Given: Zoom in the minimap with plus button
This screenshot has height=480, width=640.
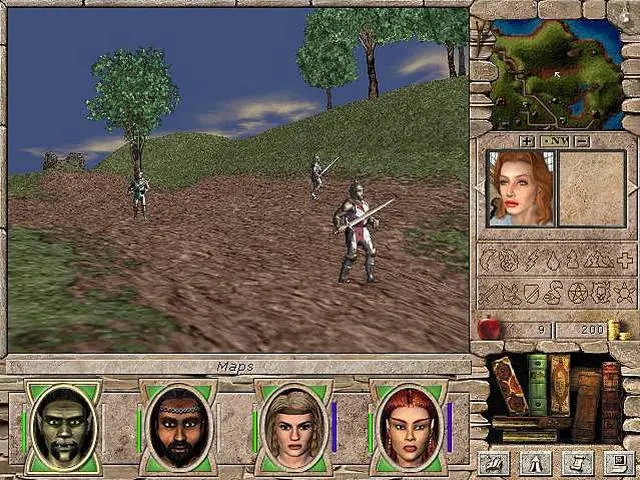Looking at the screenshot, I should click(x=527, y=141).
